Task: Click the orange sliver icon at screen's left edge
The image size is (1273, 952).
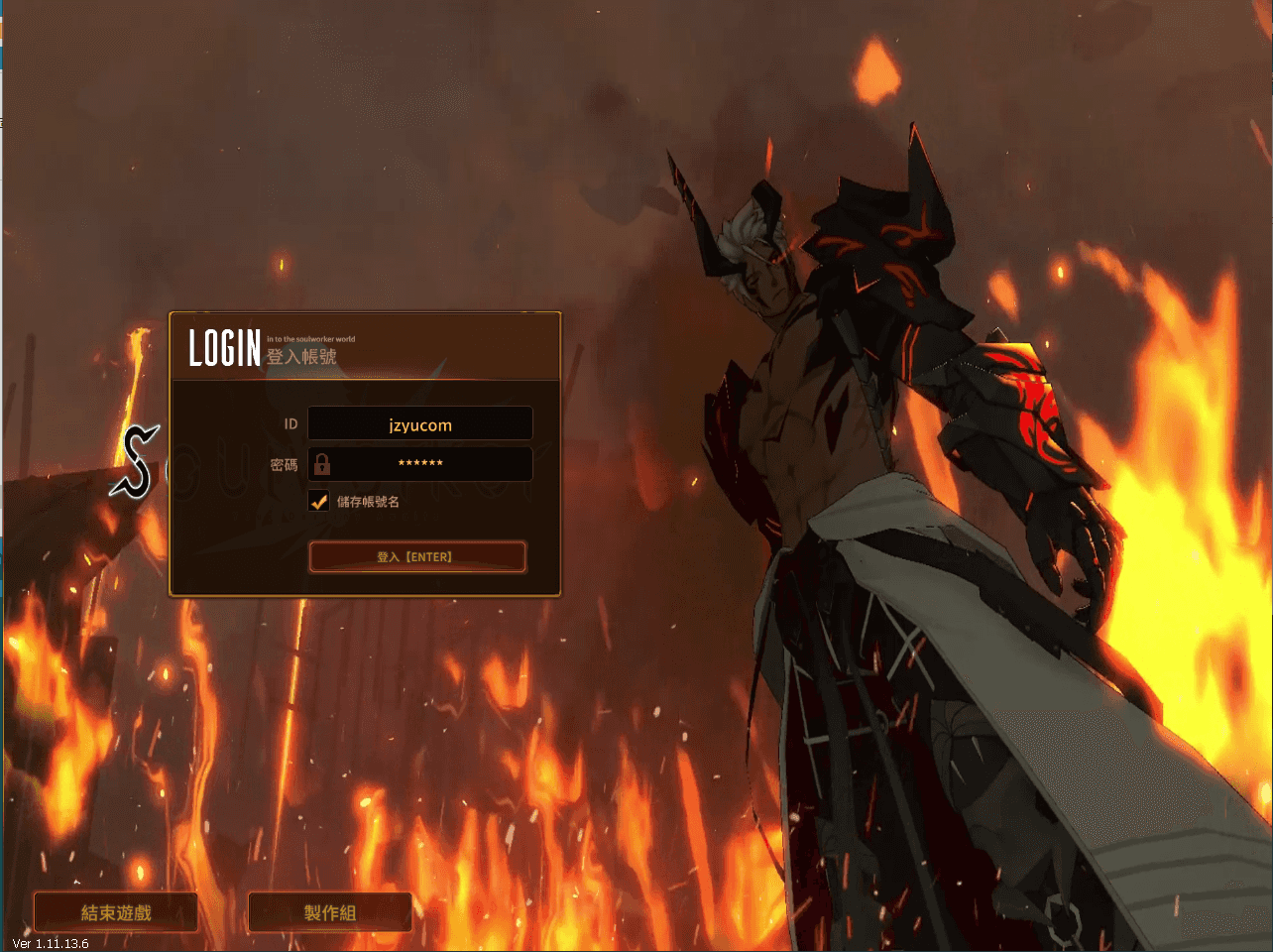Action: tap(3, 30)
